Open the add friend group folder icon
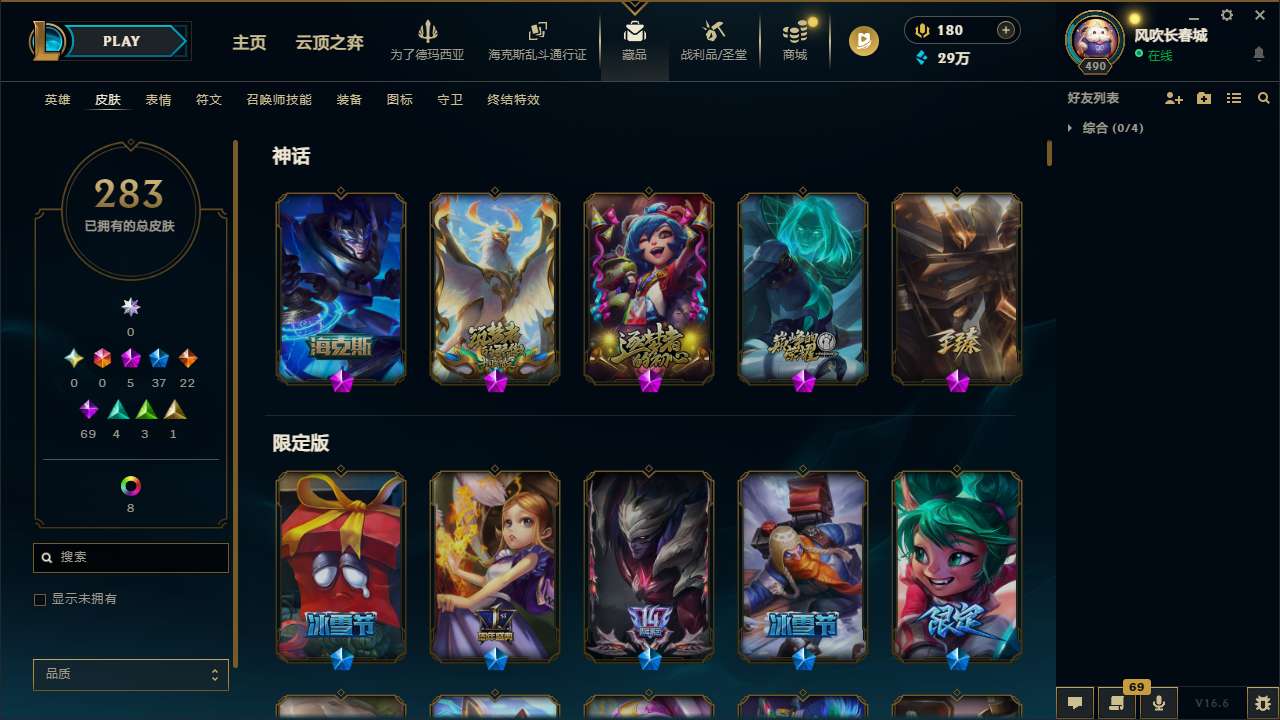Screen dimensions: 1280x720 [x=1202, y=98]
